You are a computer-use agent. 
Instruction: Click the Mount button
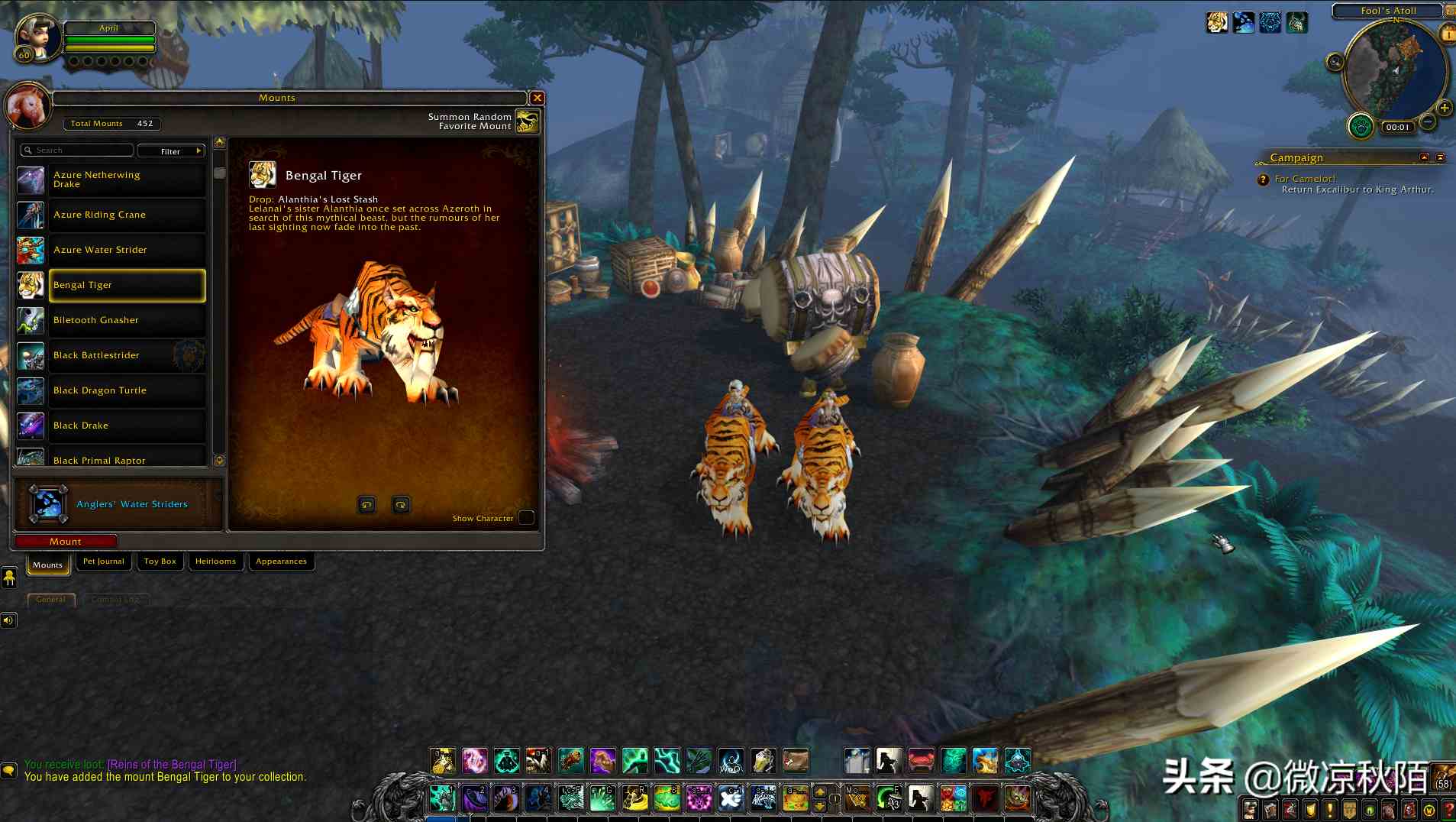[x=65, y=541]
